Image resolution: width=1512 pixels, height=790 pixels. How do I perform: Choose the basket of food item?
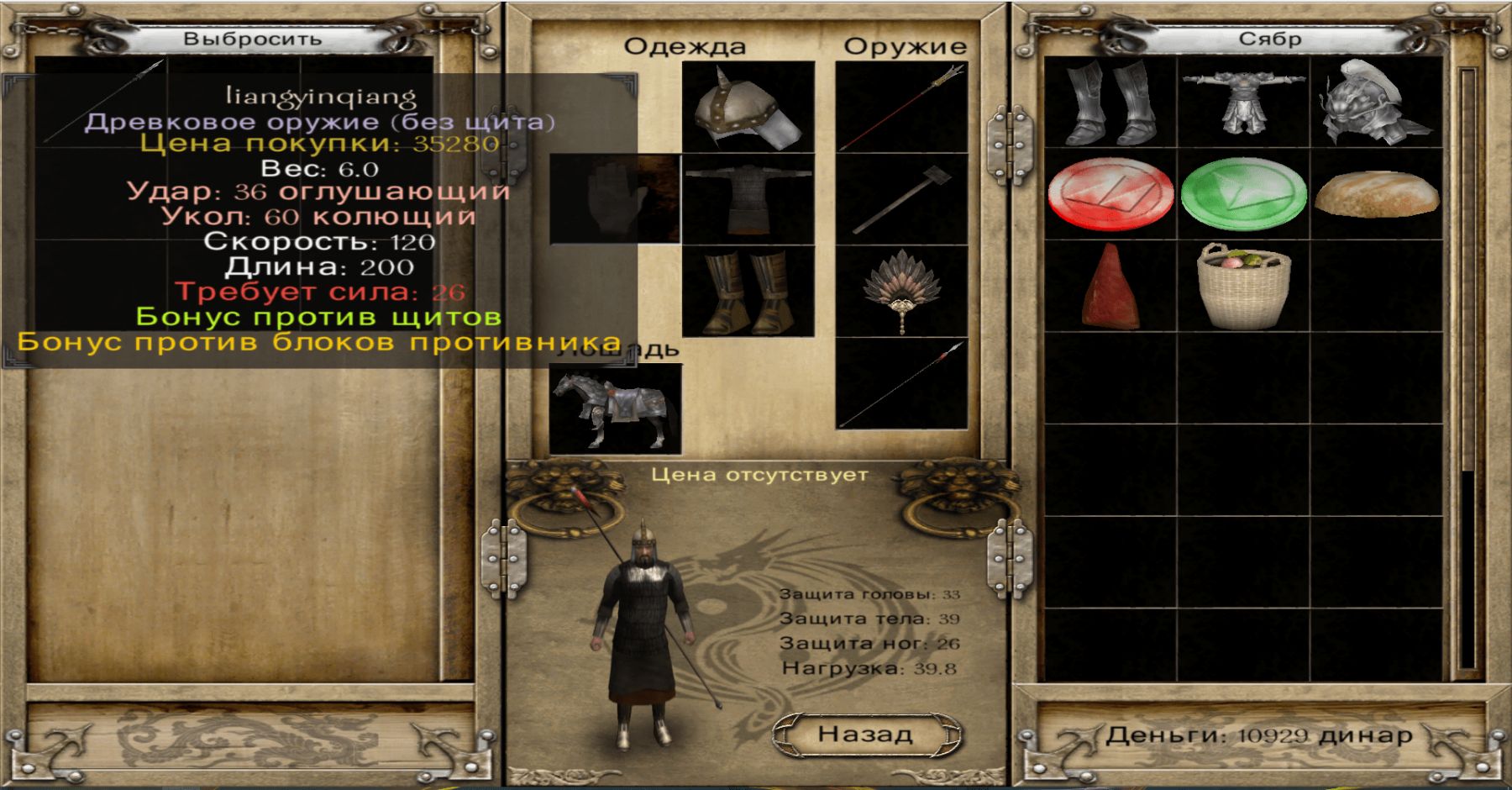click(x=1243, y=287)
